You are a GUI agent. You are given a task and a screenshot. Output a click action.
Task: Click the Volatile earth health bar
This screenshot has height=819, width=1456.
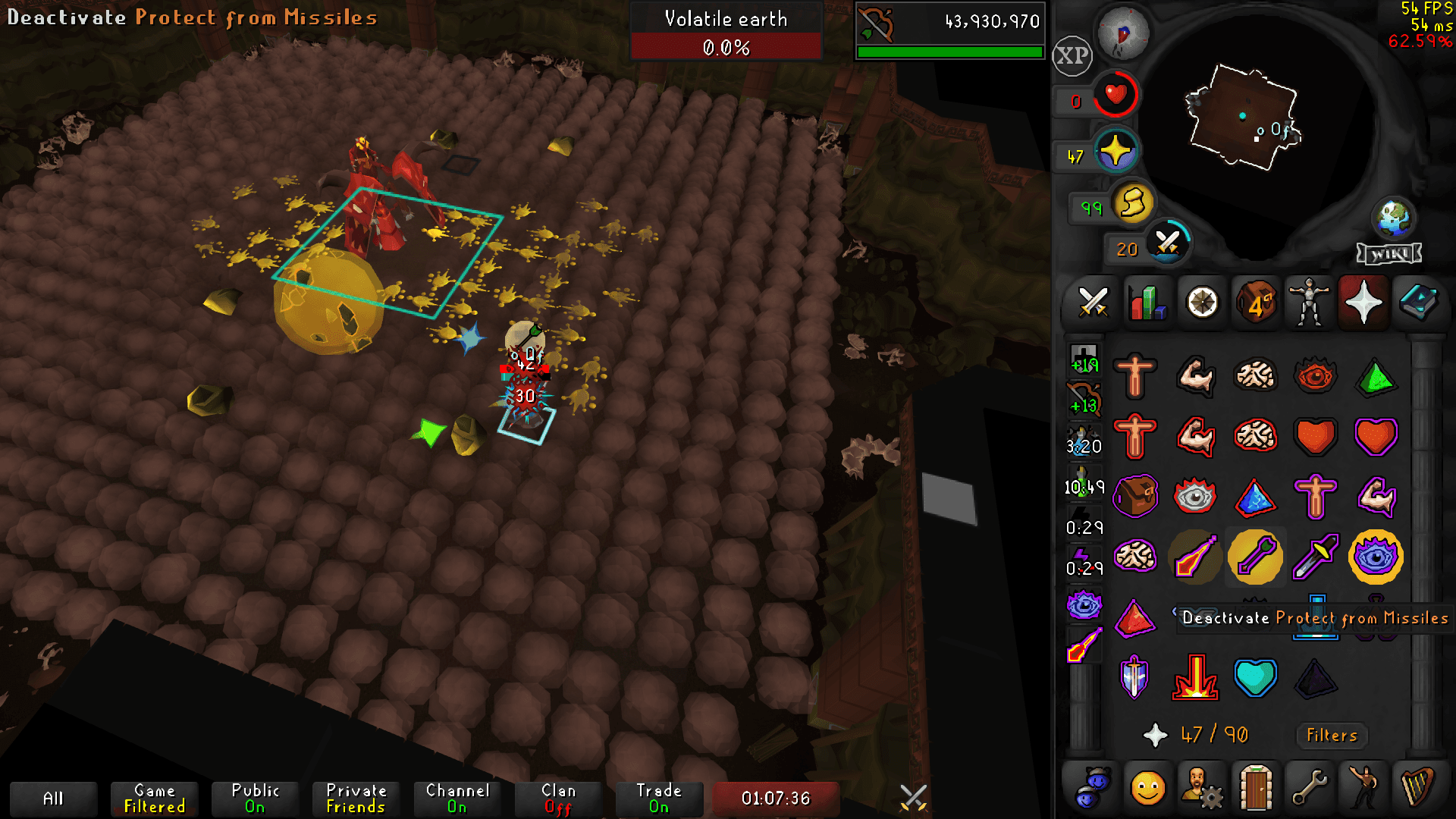[725, 47]
